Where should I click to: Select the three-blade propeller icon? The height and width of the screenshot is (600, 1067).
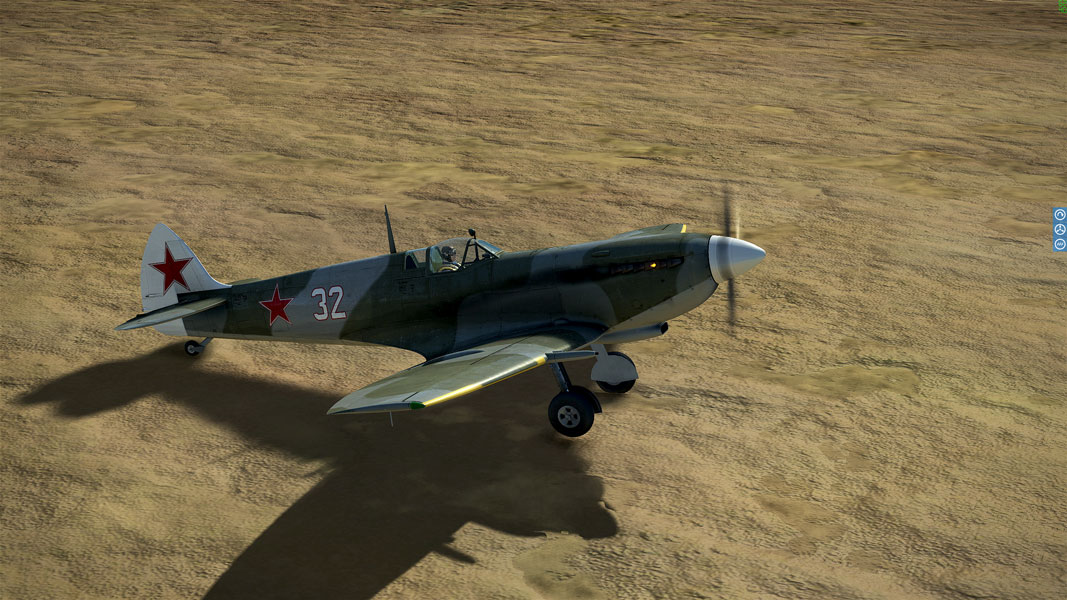[1060, 229]
